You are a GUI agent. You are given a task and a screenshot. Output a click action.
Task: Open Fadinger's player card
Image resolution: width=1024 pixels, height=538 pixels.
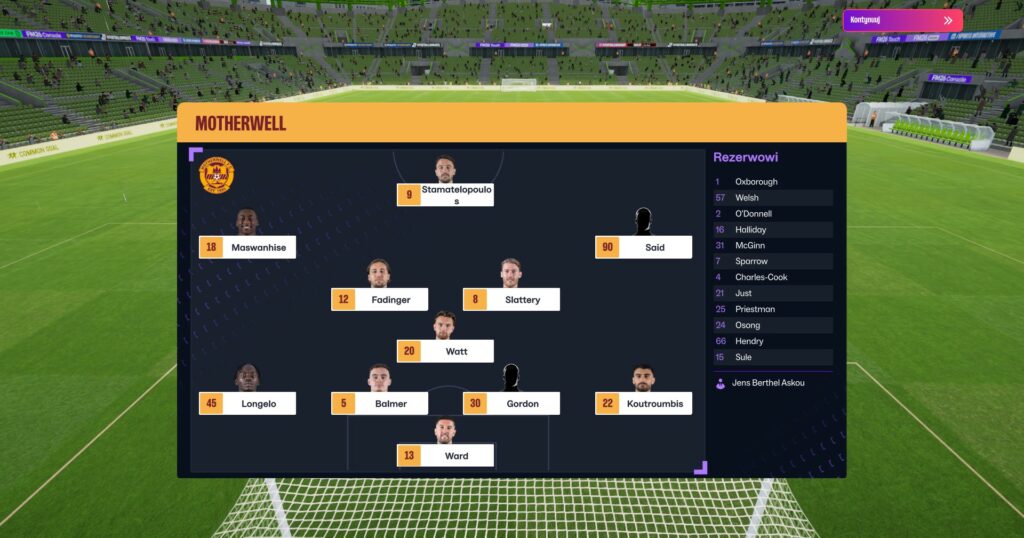pyautogui.click(x=379, y=299)
